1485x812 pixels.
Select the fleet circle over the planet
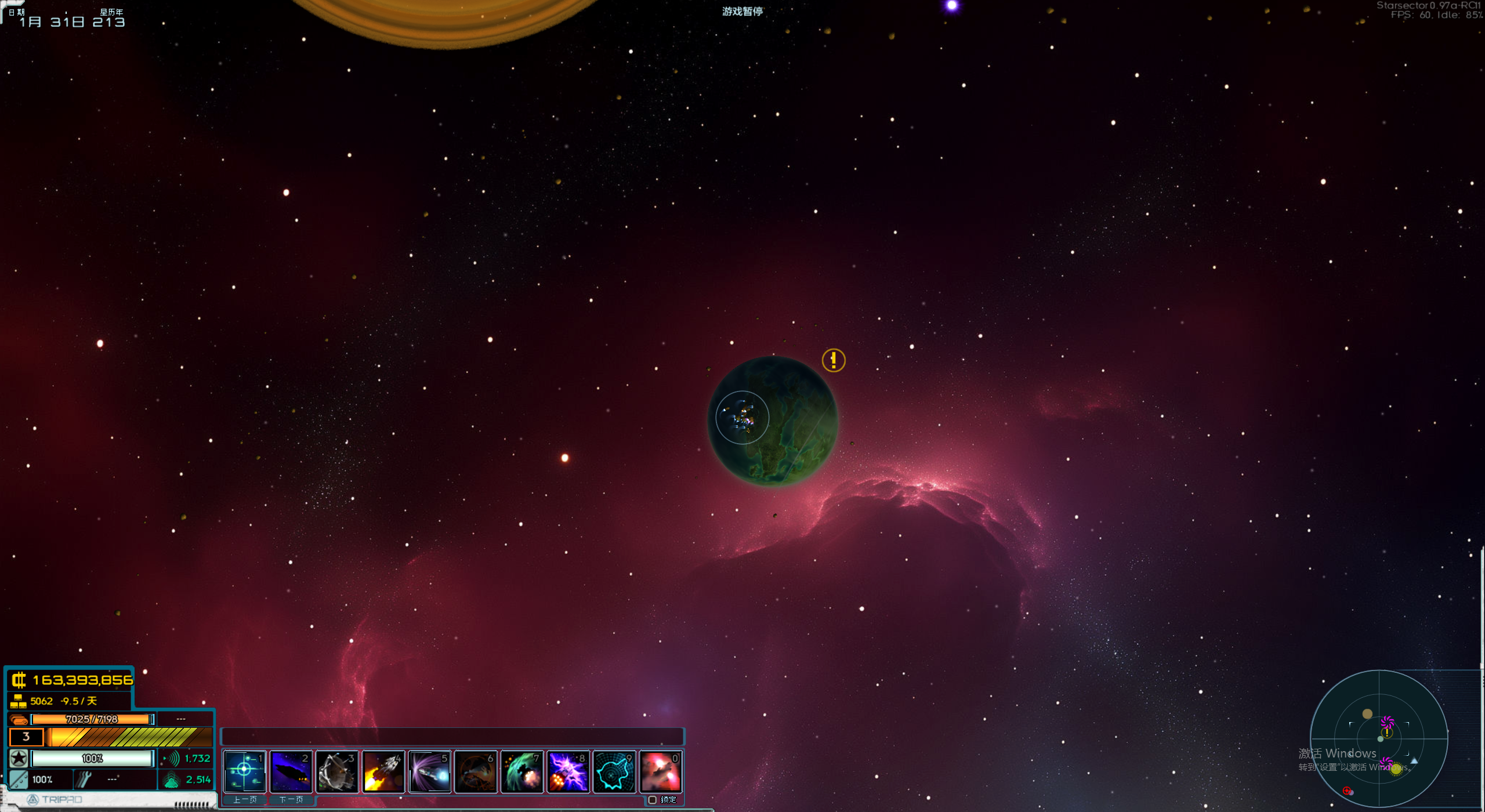click(x=742, y=418)
